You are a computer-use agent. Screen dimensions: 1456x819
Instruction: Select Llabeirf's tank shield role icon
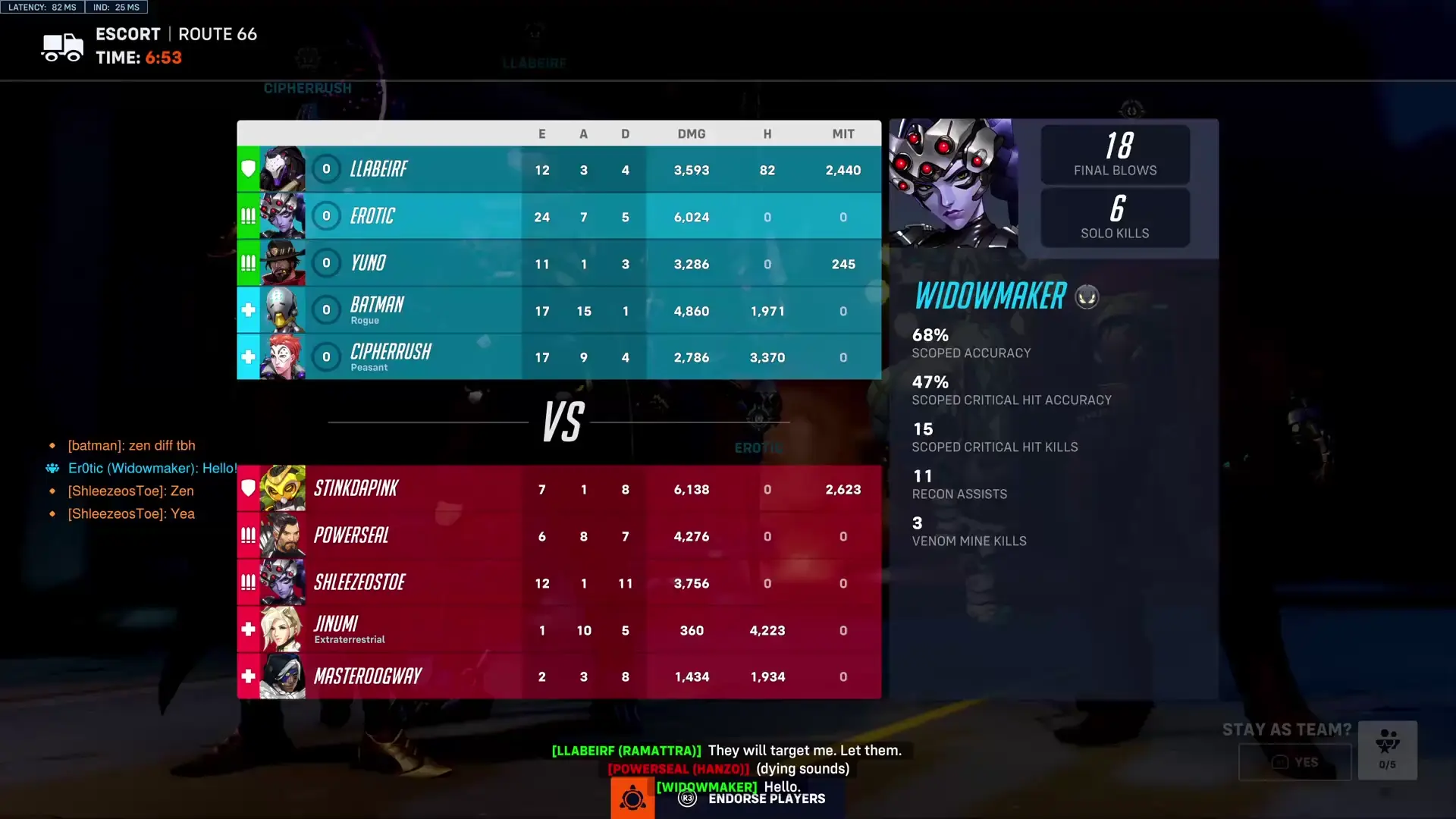click(x=248, y=169)
